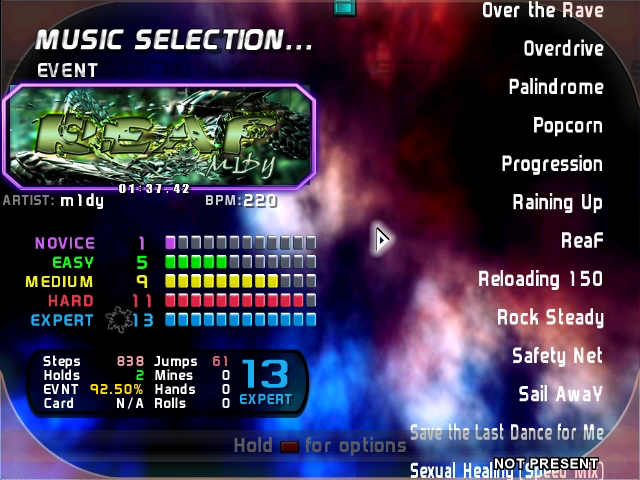Image resolution: width=640 pixels, height=480 pixels.
Task: Select the Medium difficulty row
Action: [x=175, y=282]
